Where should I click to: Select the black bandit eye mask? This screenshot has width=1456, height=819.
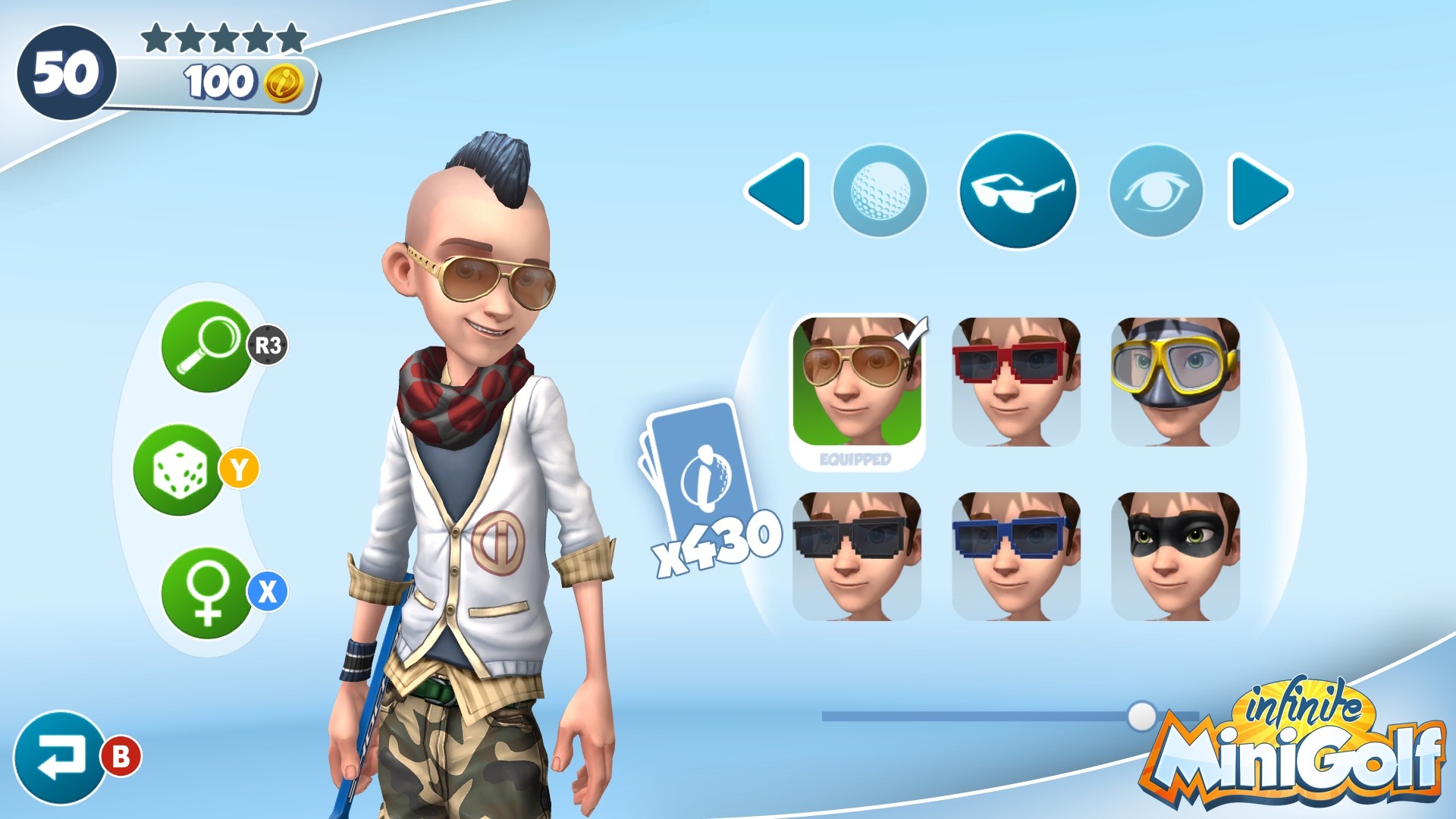point(1175,557)
